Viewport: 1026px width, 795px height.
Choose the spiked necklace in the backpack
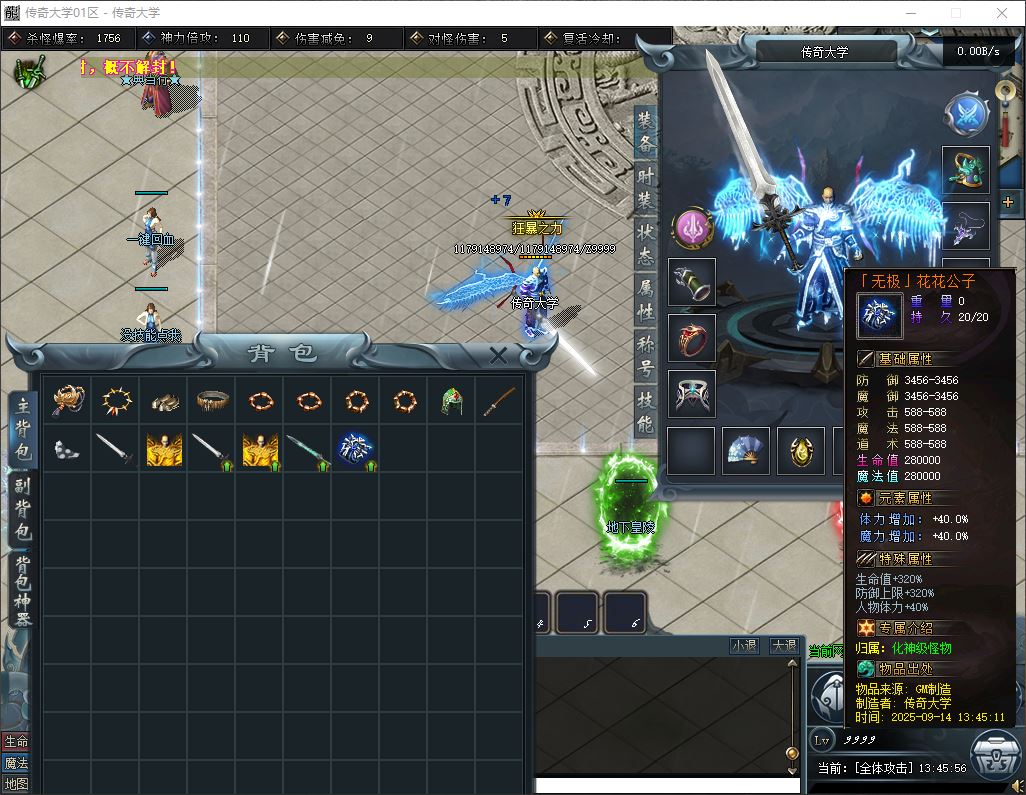pos(116,401)
